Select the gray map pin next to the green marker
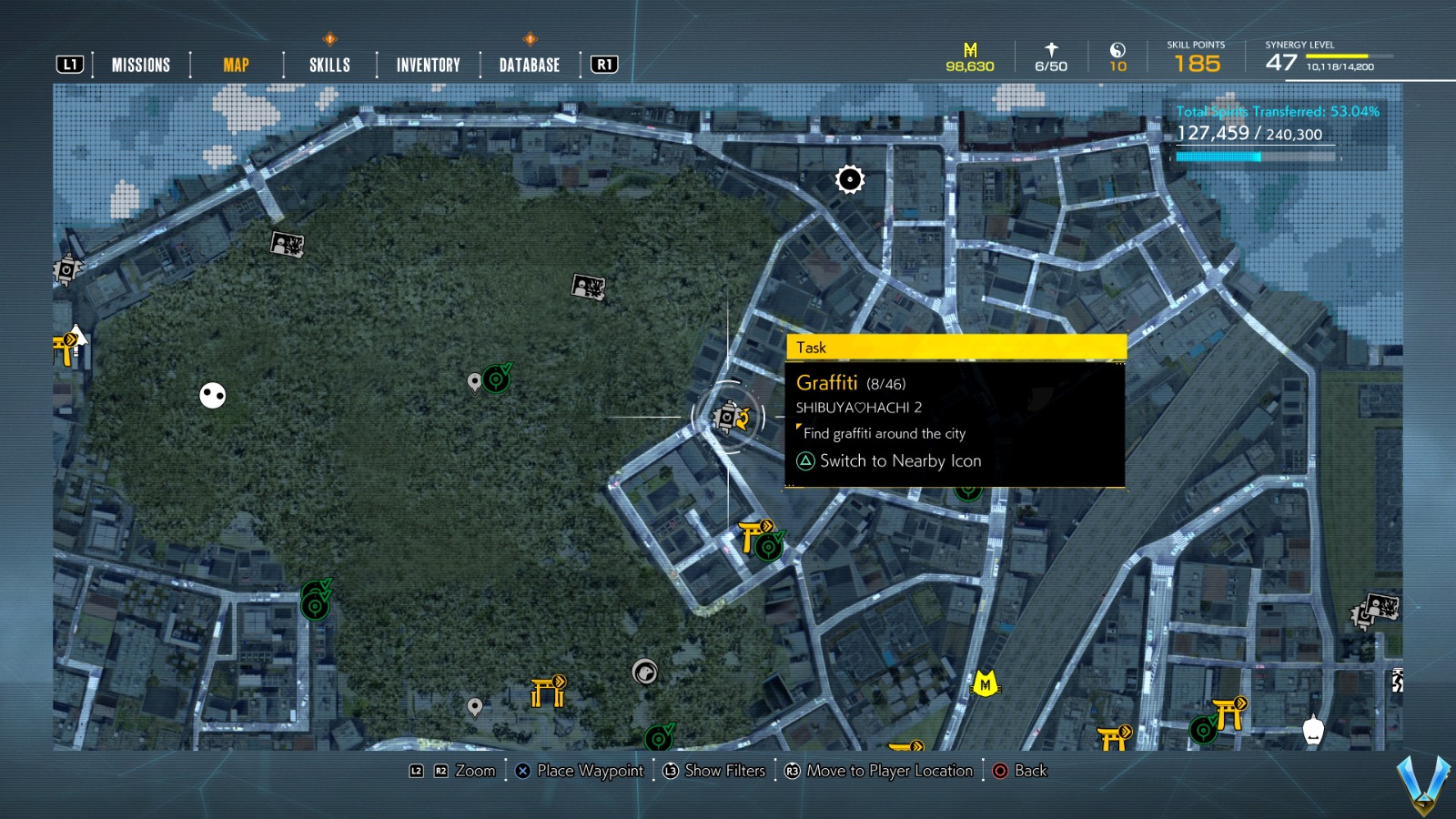This screenshot has width=1456, height=819. pyautogui.click(x=474, y=379)
